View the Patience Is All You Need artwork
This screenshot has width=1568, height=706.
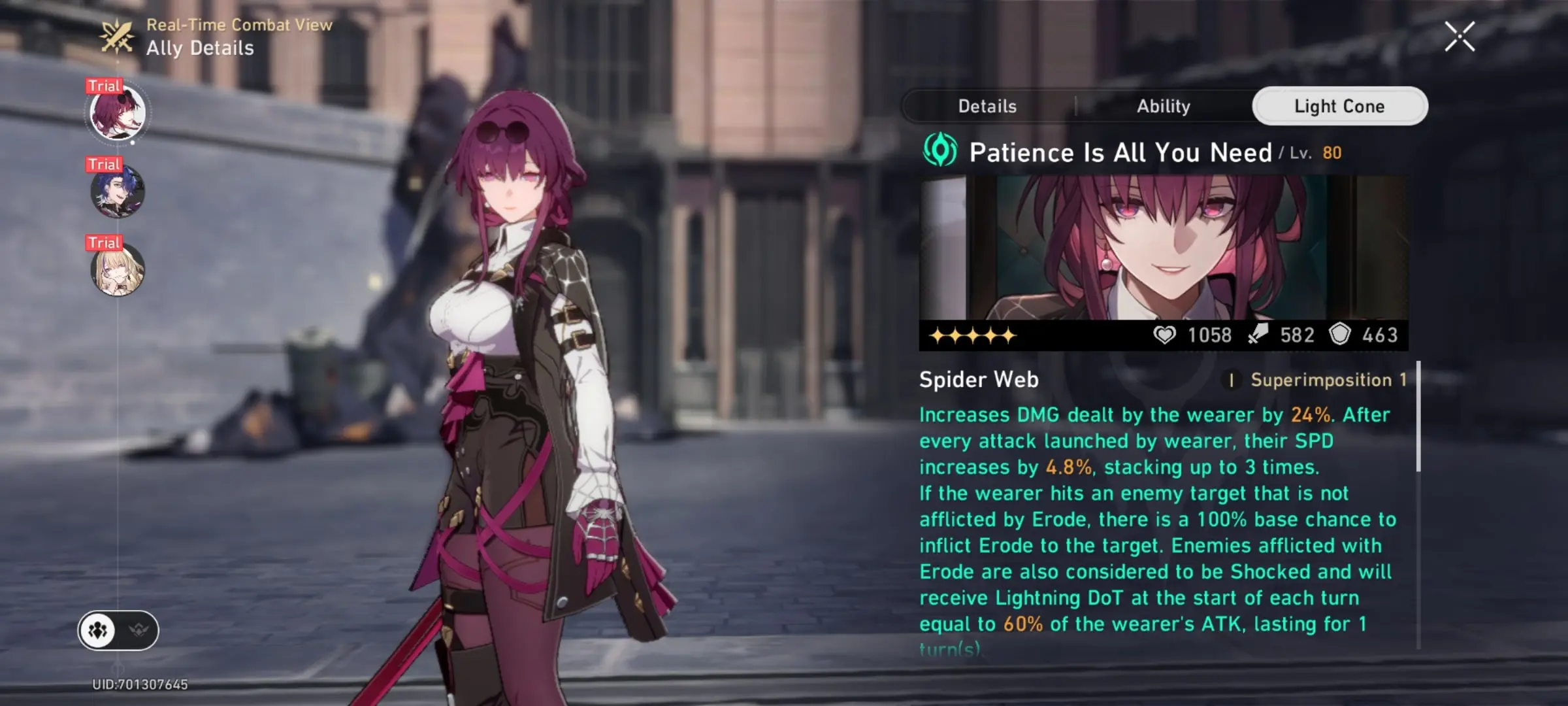tap(1163, 247)
